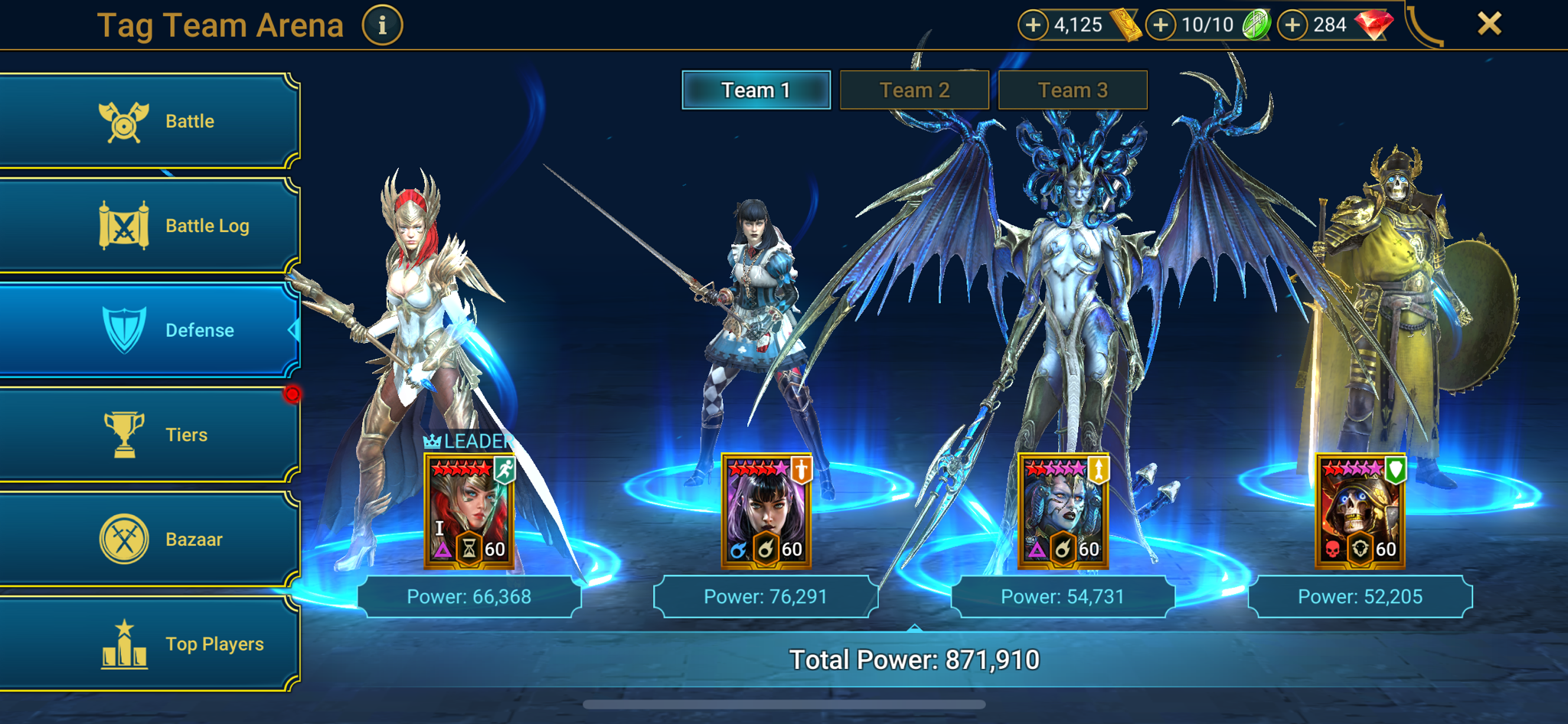1568x724 pixels.
Task: Select the currently active Team 1 tab
Action: tap(756, 90)
